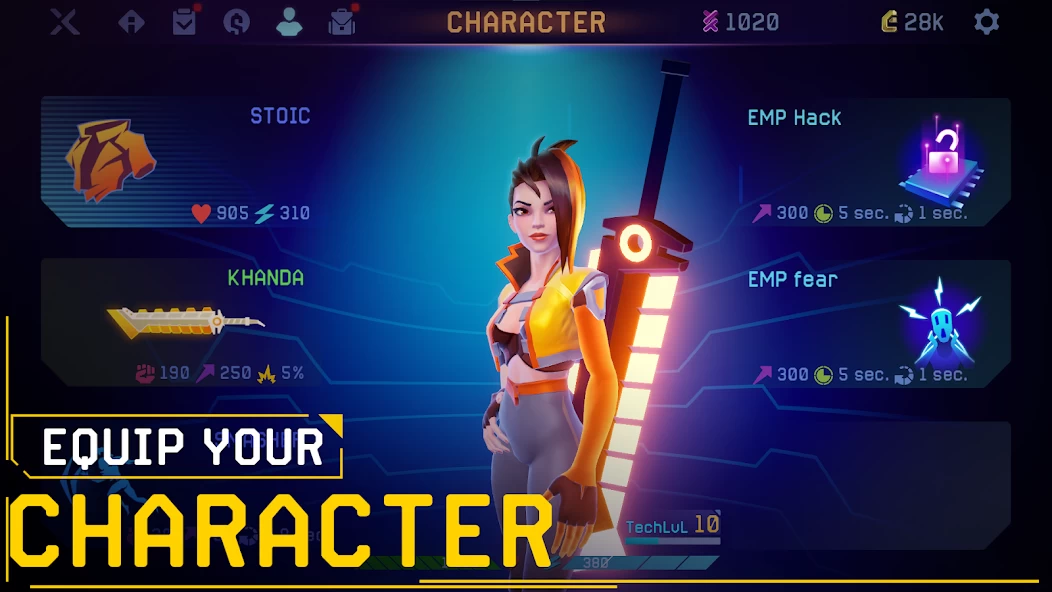The width and height of the screenshot is (1052, 592).
Task: Select the highlighted character silhouette tab
Action: [289, 22]
